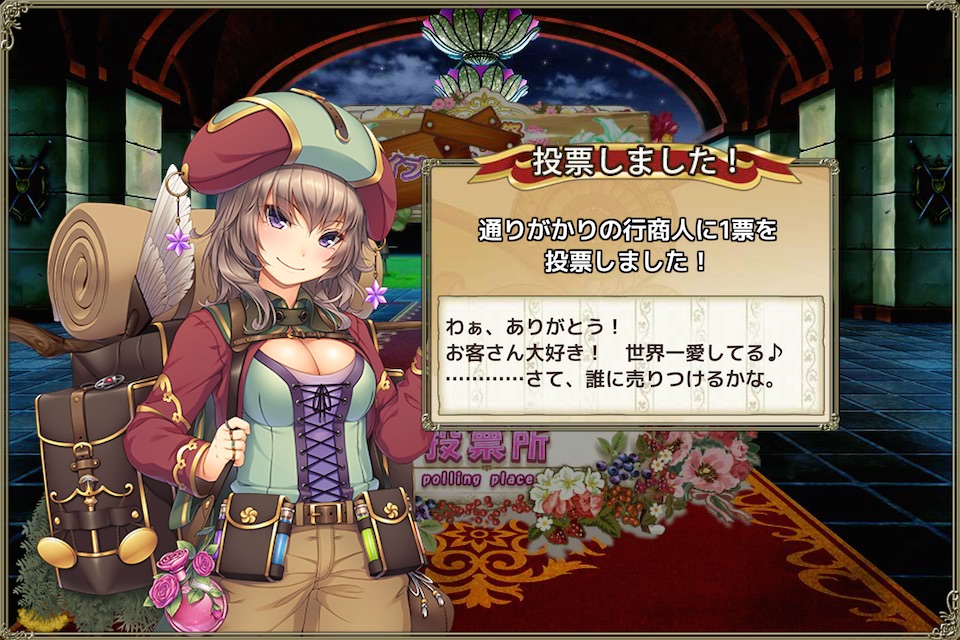Click the merchant's thank-you dialogue text box
The image size is (960, 640).
tap(629, 355)
